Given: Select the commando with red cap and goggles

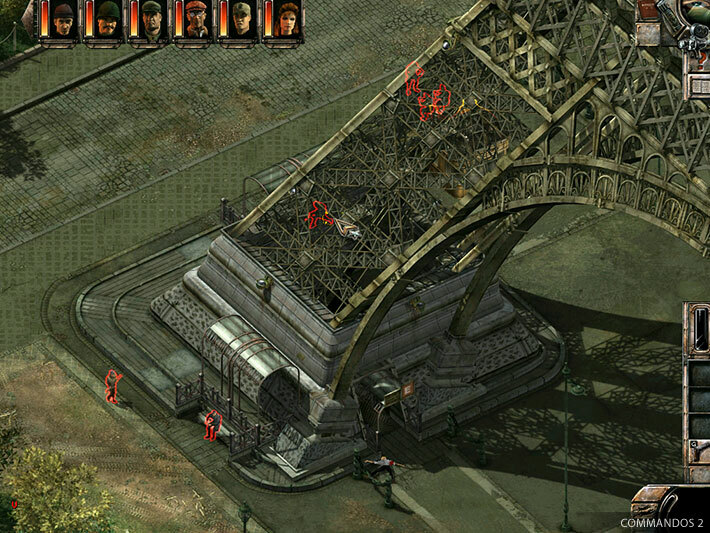Looking at the screenshot, I should pyautogui.click(x=197, y=19).
